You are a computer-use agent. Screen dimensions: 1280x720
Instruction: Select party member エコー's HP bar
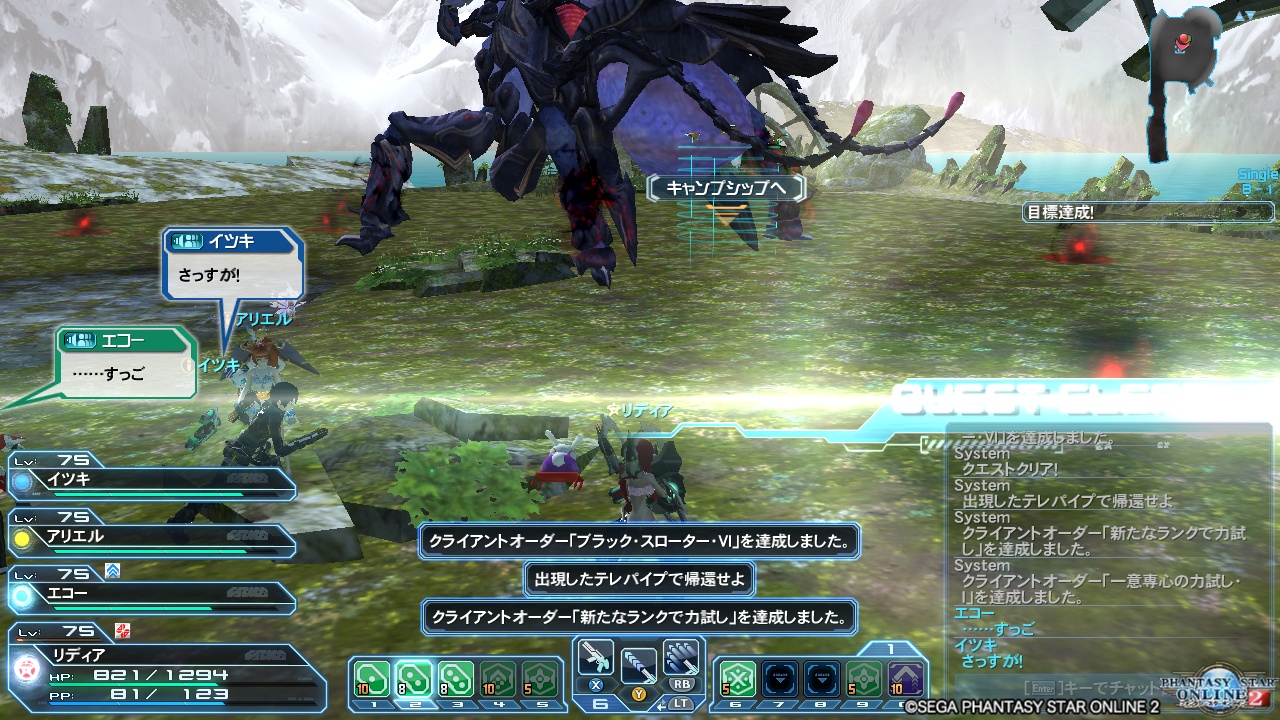[150, 601]
